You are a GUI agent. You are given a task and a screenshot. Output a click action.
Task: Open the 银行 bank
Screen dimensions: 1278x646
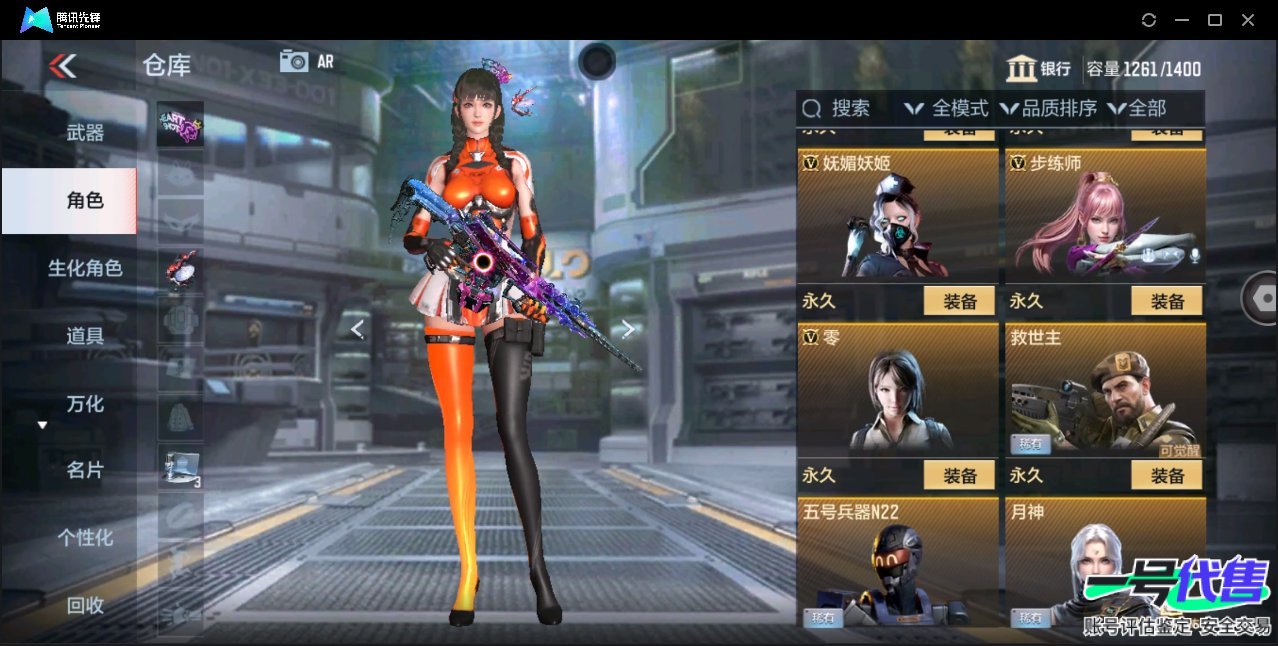click(x=1039, y=69)
